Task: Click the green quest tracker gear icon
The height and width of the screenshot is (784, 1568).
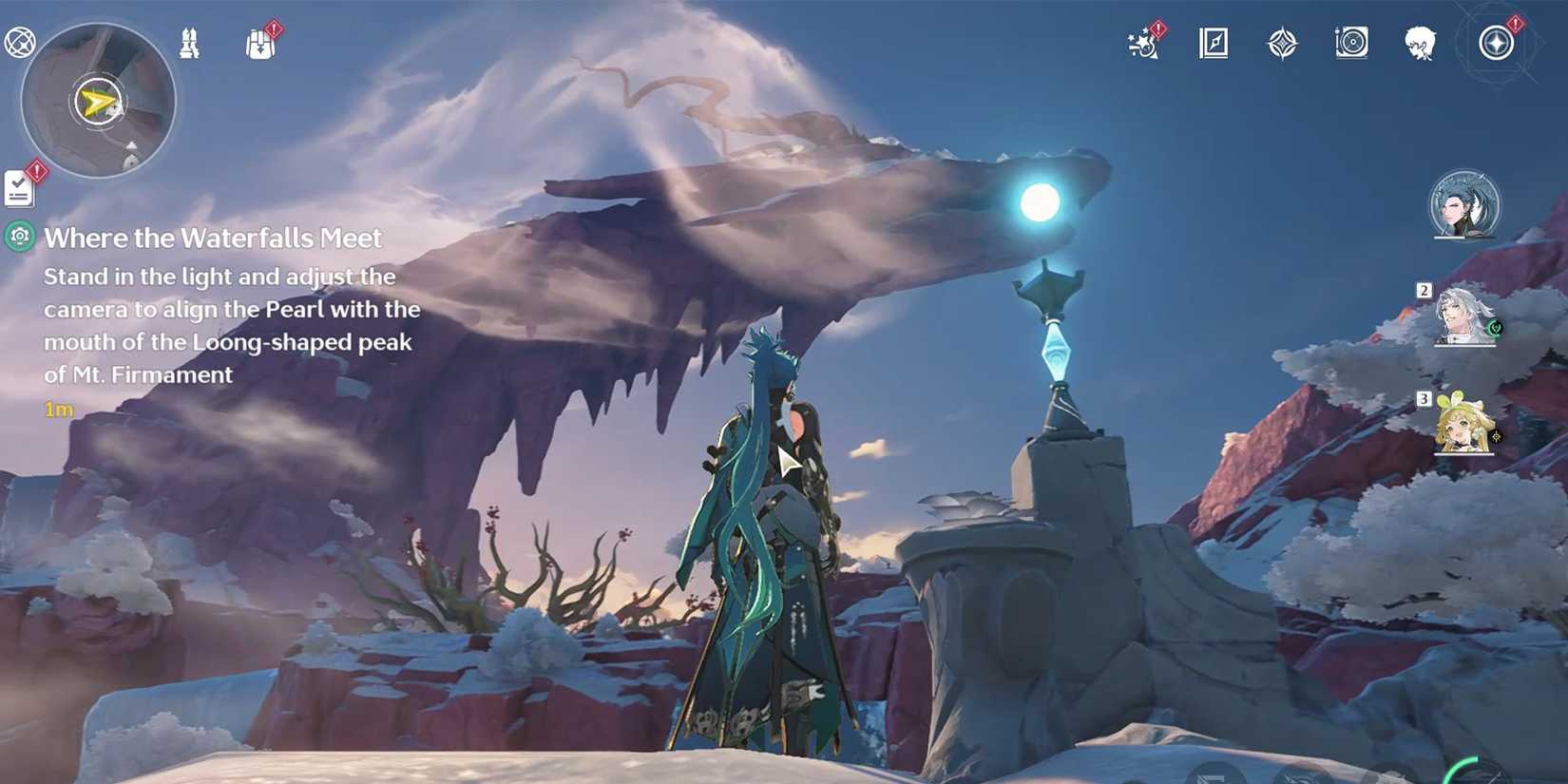Action: coord(17,237)
